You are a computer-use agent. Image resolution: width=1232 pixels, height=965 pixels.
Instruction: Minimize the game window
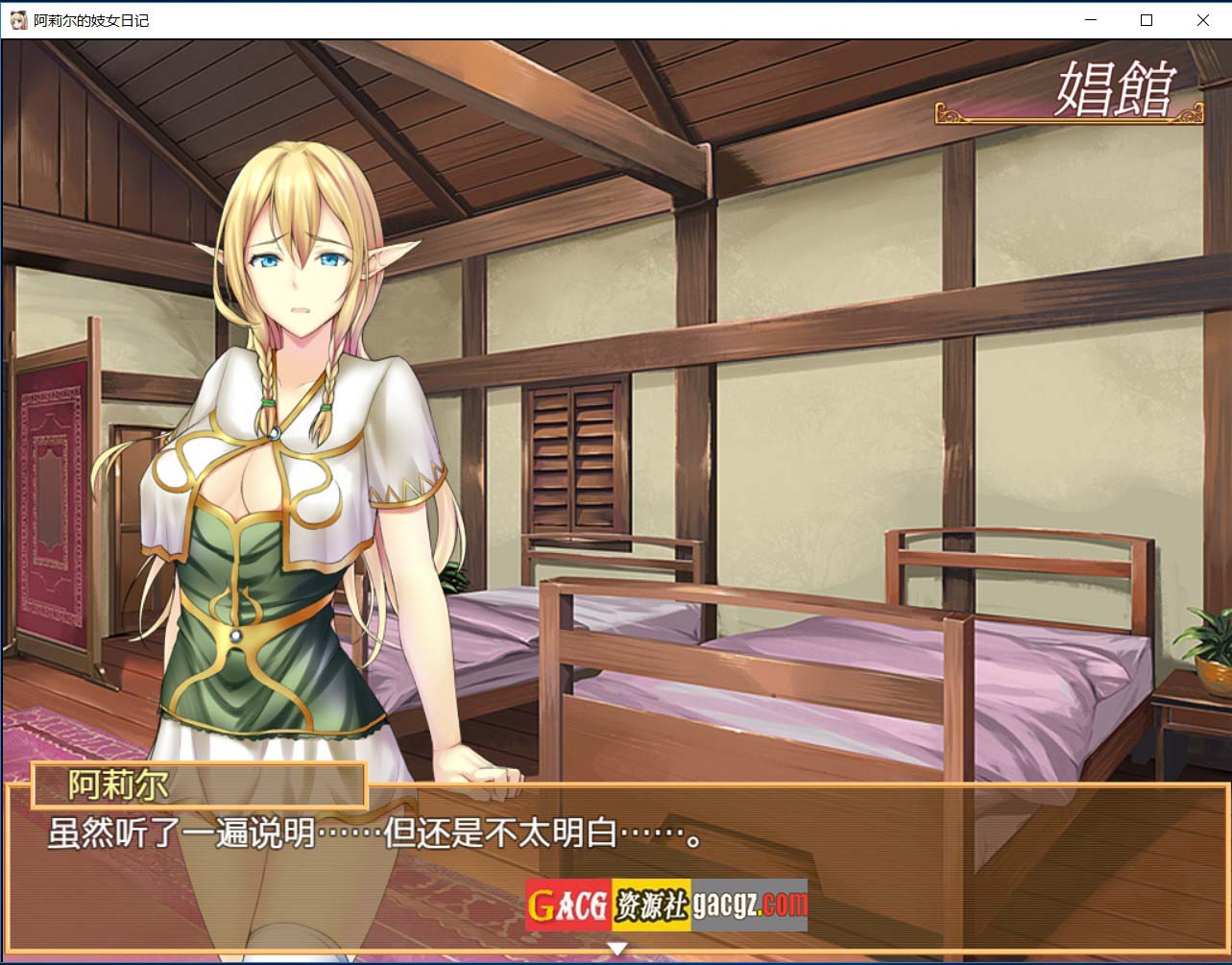(x=1090, y=20)
